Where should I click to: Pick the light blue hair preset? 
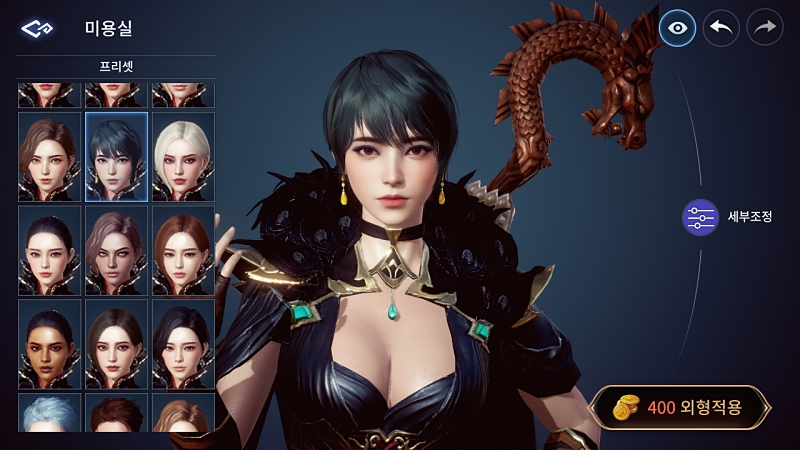pos(49,412)
